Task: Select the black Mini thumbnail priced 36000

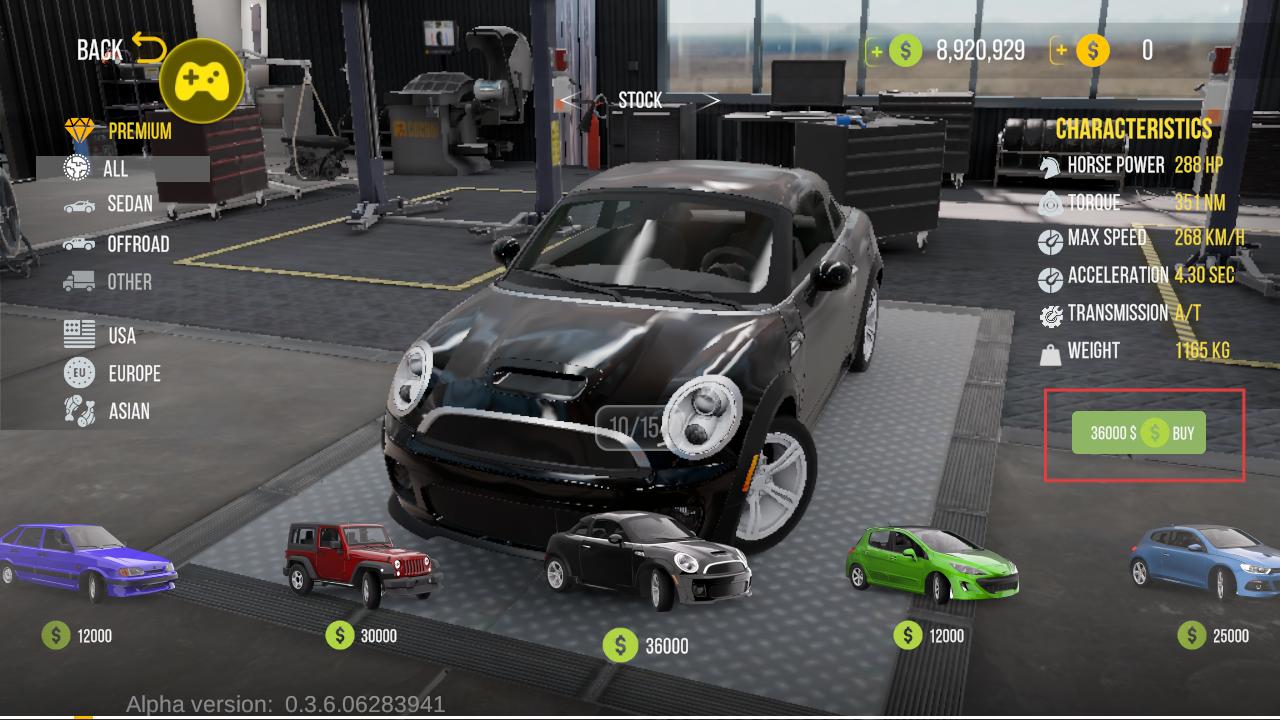Action: point(647,560)
